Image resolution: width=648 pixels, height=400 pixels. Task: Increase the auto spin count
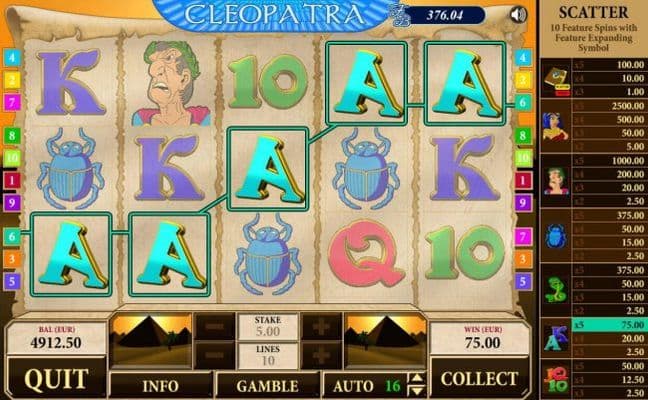pos(417,376)
